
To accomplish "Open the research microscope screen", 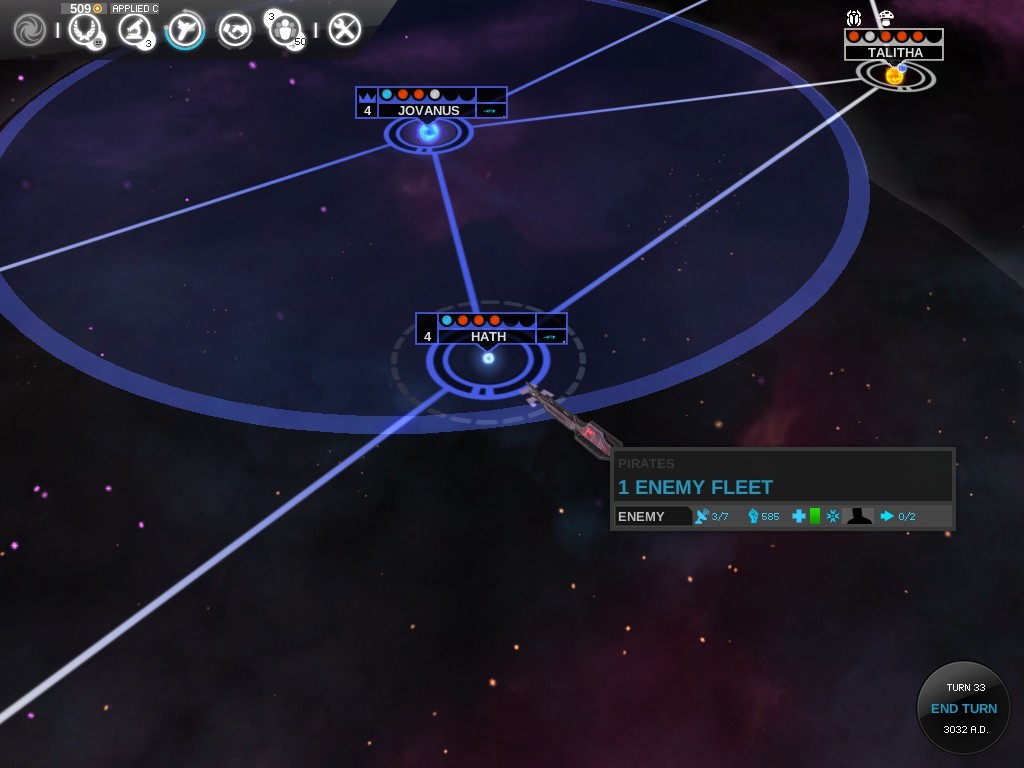I will 134,30.
